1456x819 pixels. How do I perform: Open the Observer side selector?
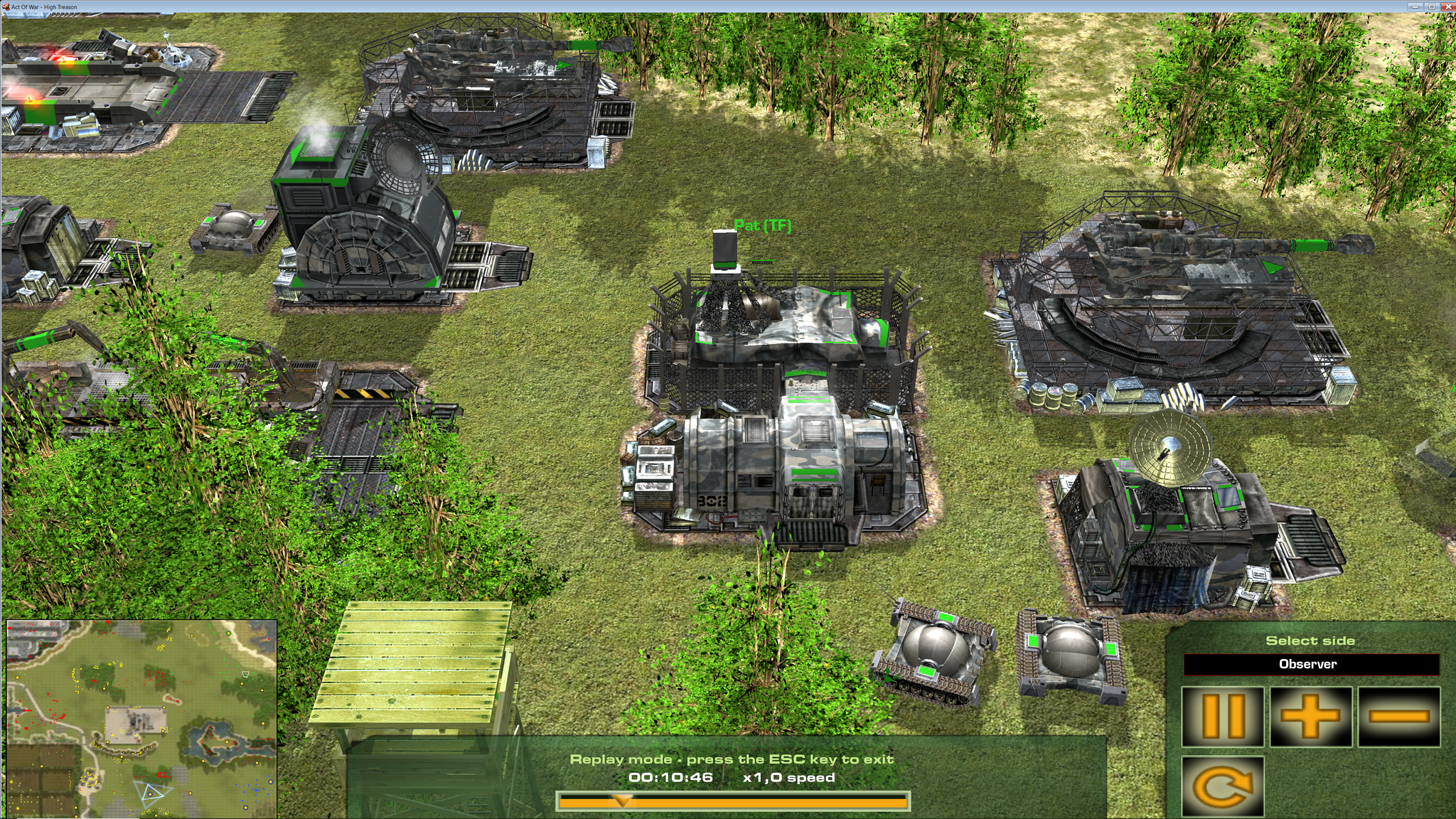1310,665
